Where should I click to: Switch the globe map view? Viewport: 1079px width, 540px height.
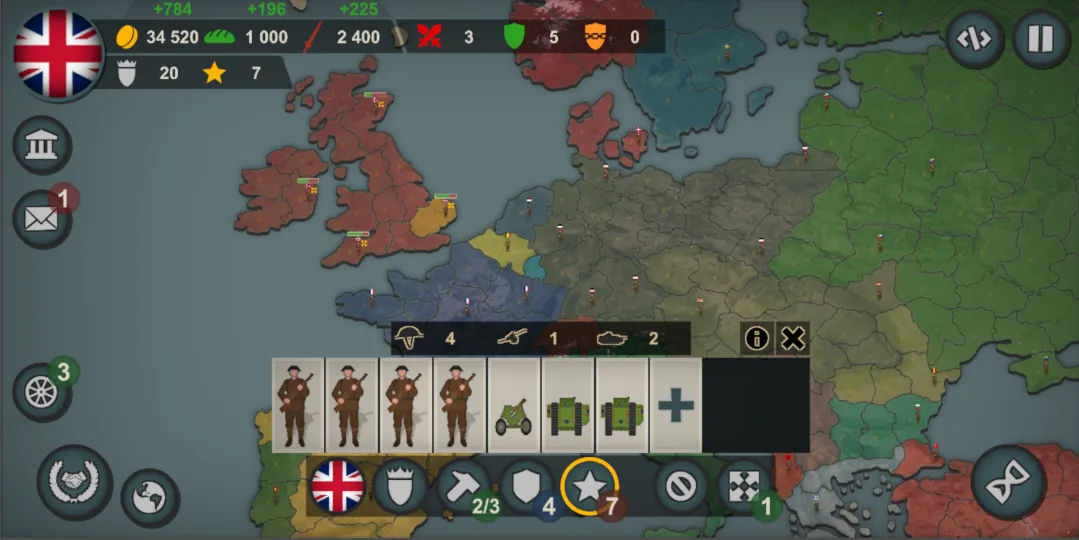click(x=150, y=497)
